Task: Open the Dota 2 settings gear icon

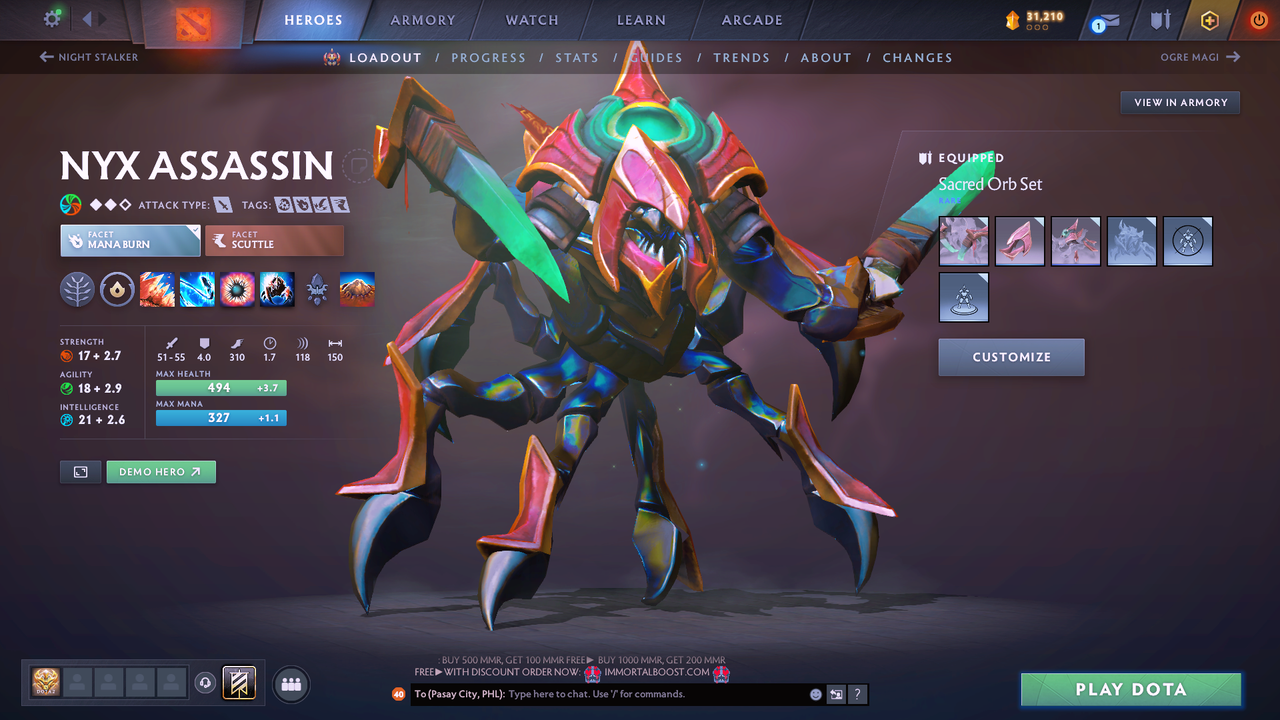Action: [x=54, y=18]
